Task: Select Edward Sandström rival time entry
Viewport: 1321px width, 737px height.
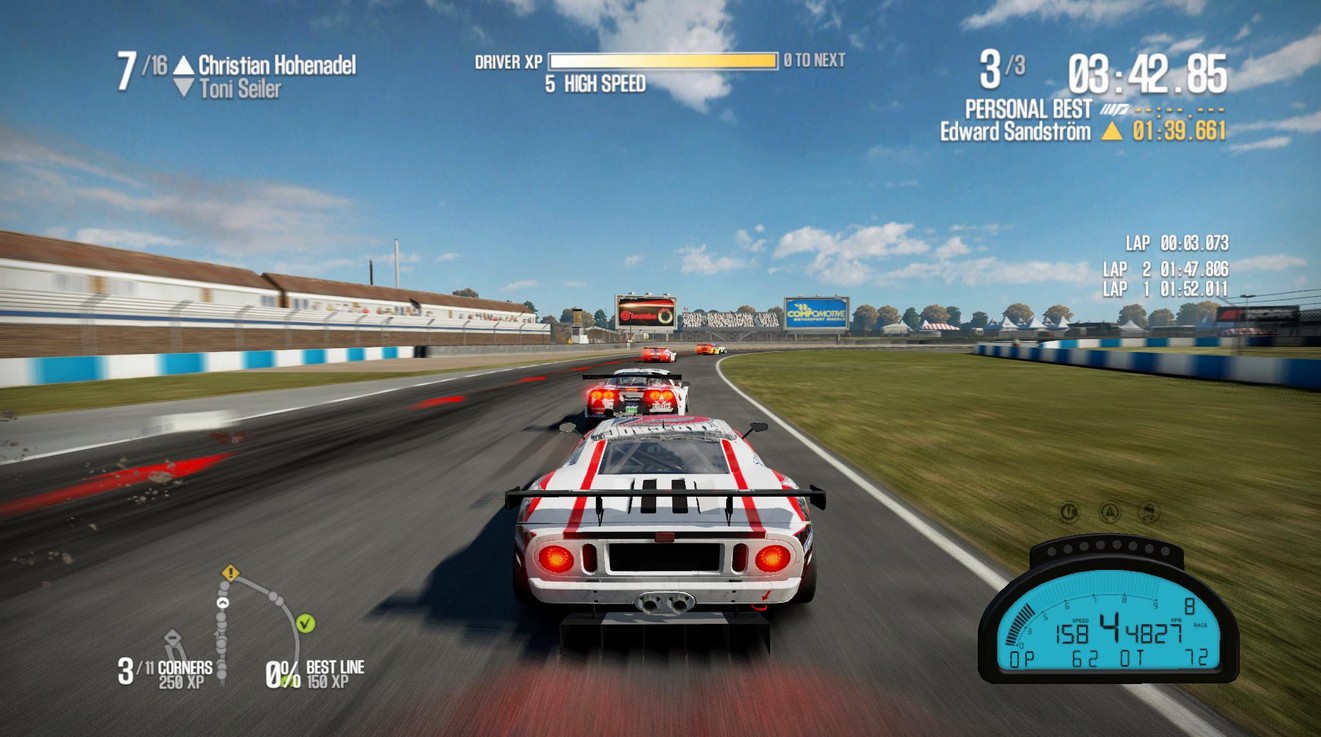Action: coord(1082,131)
